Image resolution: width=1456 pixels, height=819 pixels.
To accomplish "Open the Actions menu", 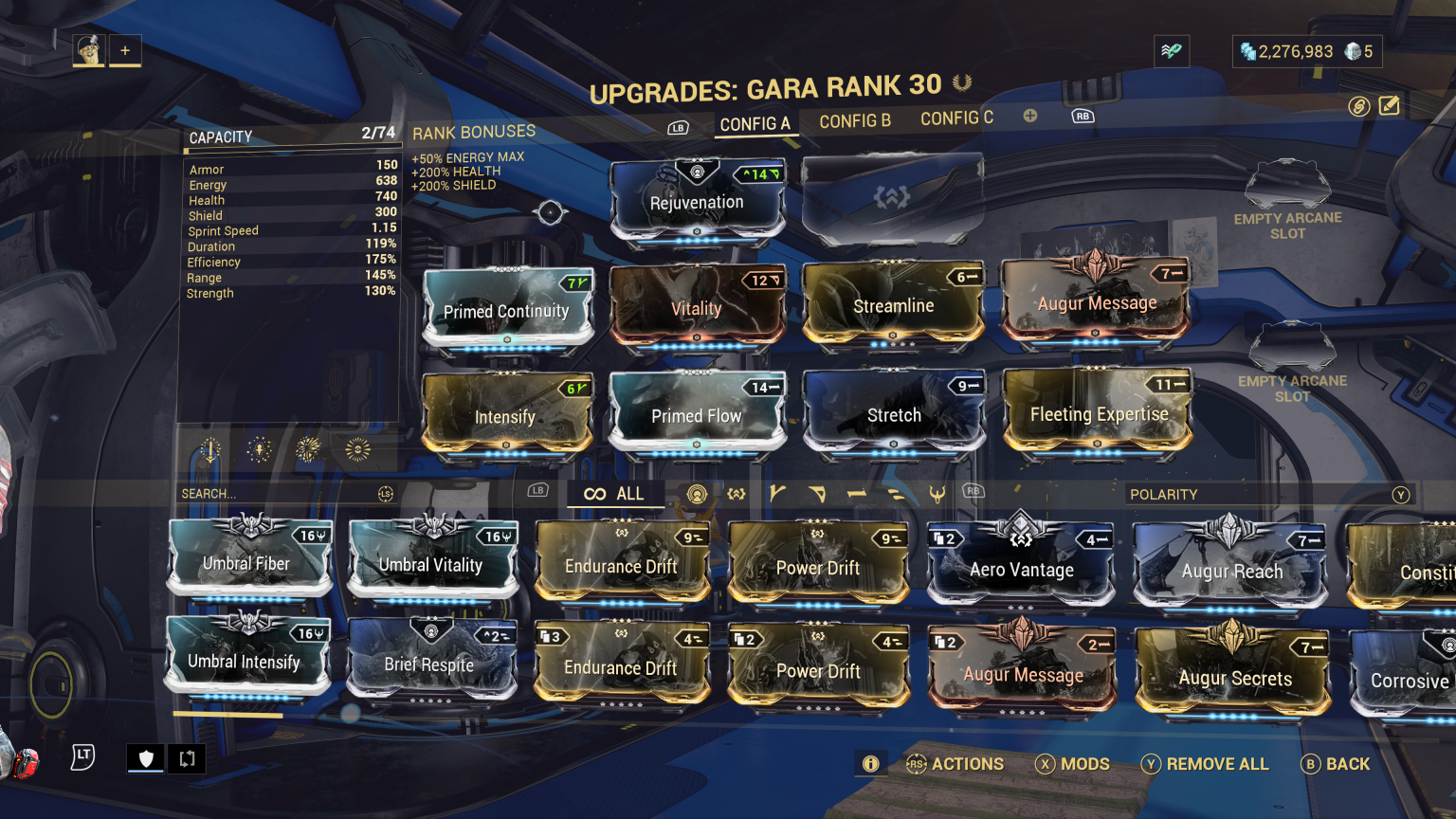I will point(956,764).
